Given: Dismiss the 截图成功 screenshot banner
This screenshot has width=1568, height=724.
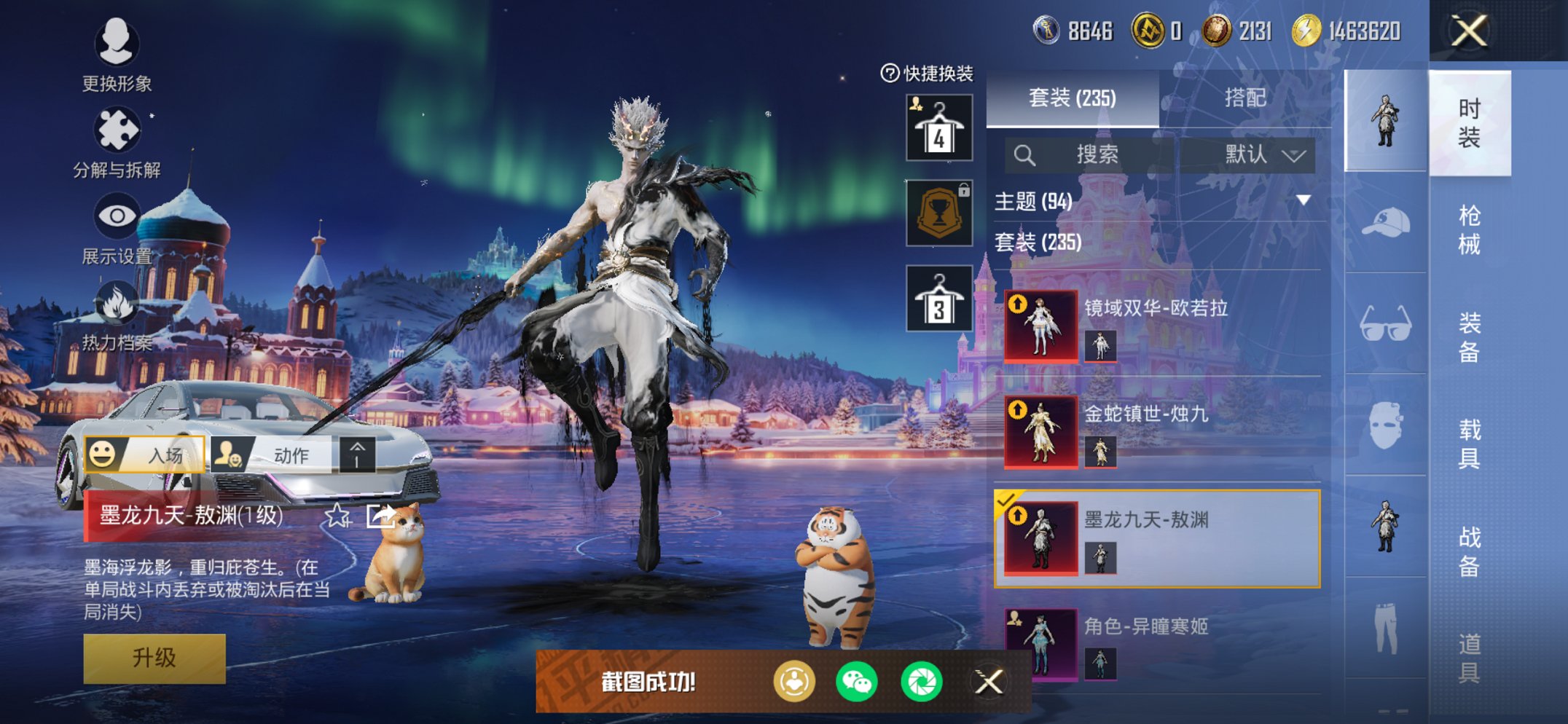Looking at the screenshot, I should tap(989, 682).
